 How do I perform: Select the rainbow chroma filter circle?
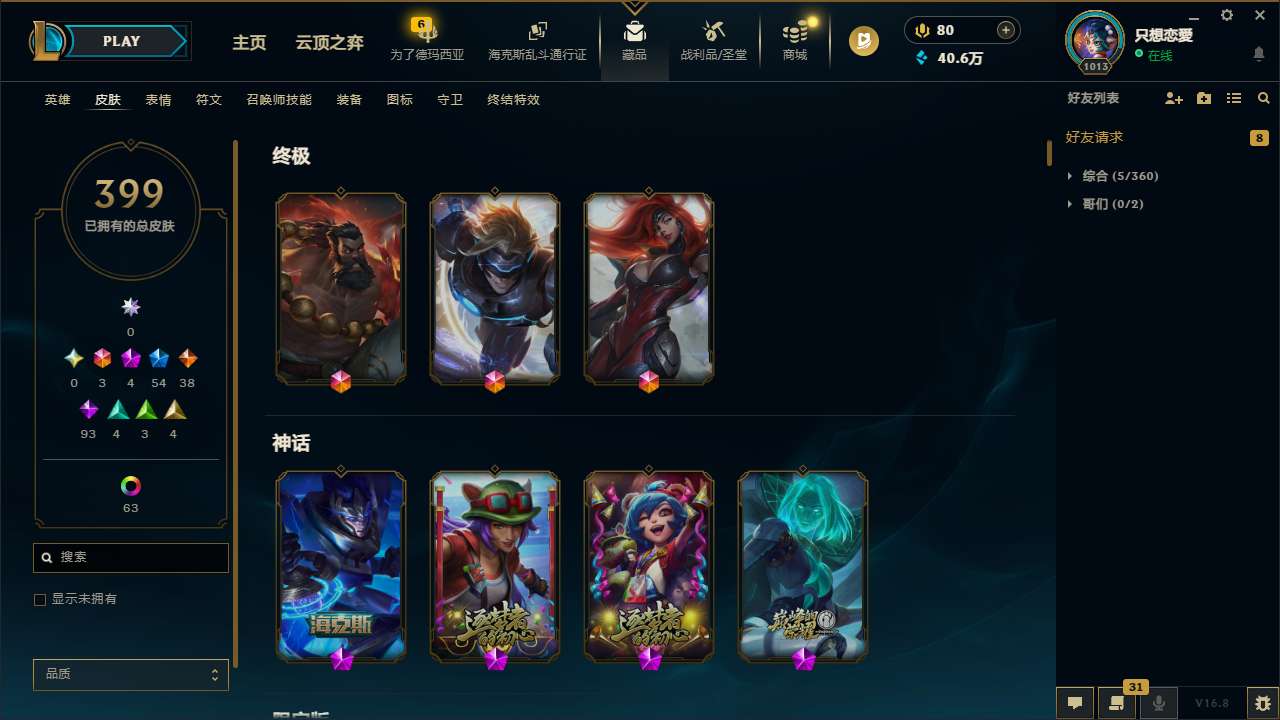pos(130,483)
